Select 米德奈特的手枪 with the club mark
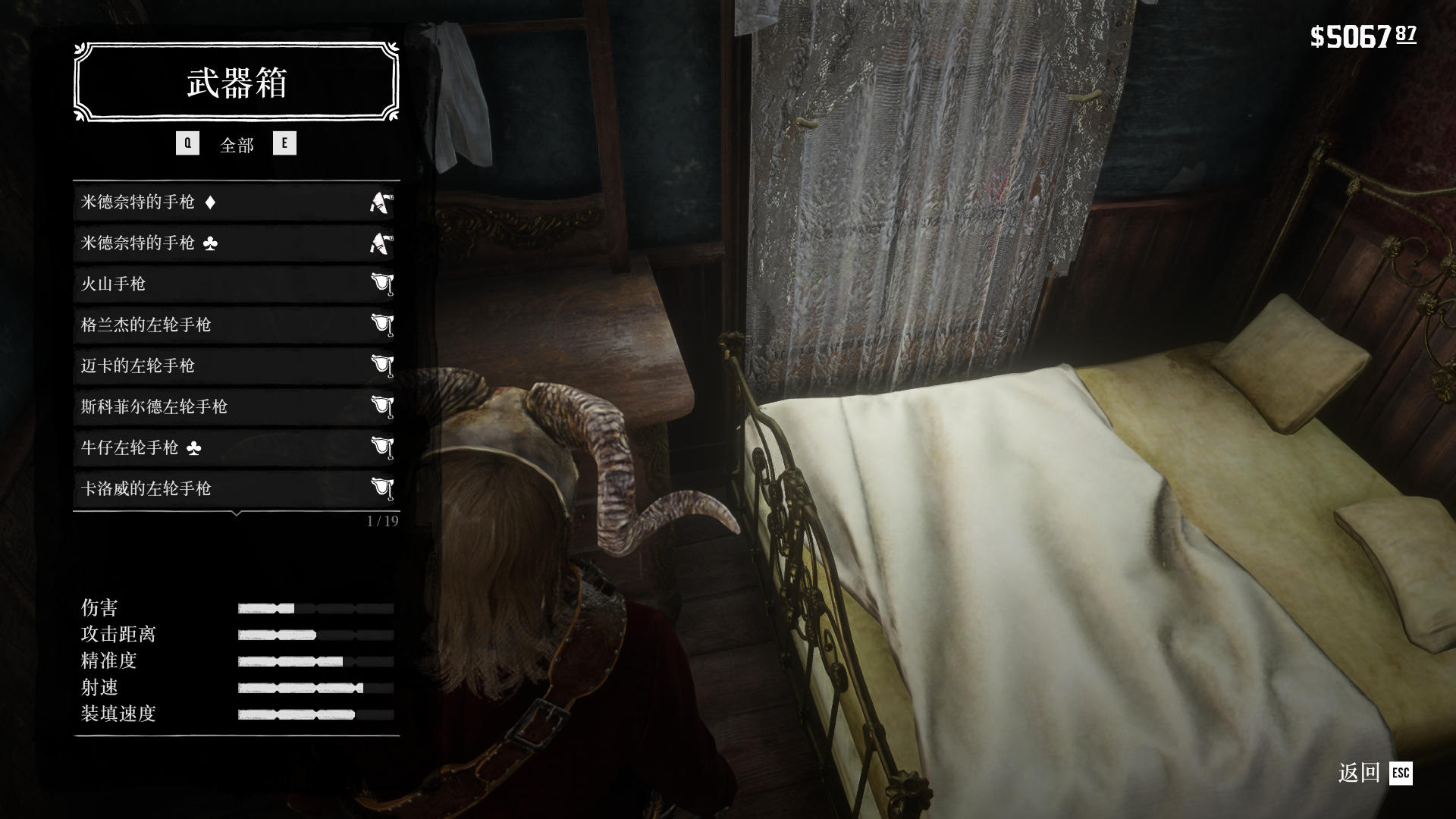The image size is (1456, 819). (x=236, y=243)
